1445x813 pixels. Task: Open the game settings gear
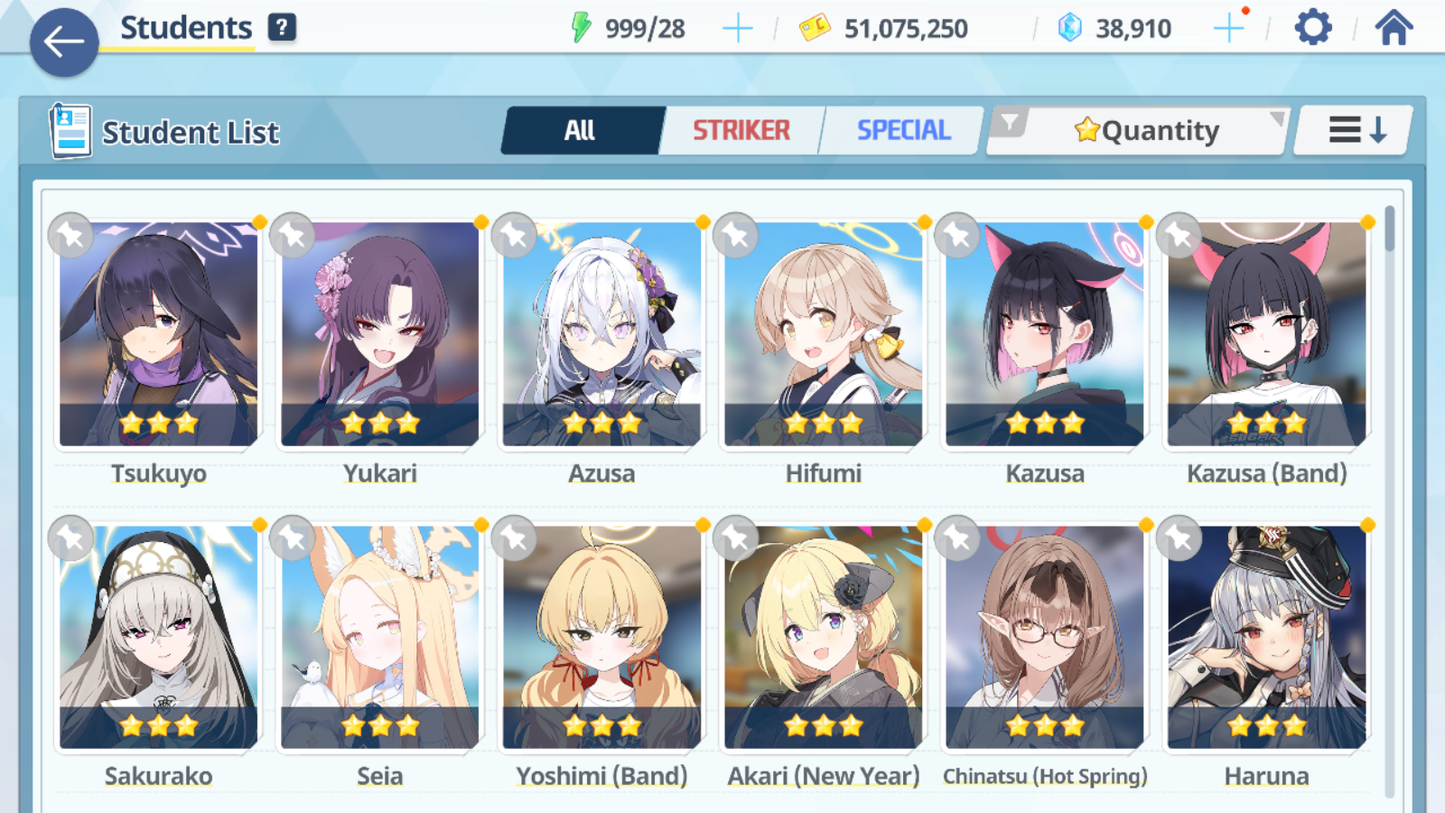click(x=1312, y=27)
